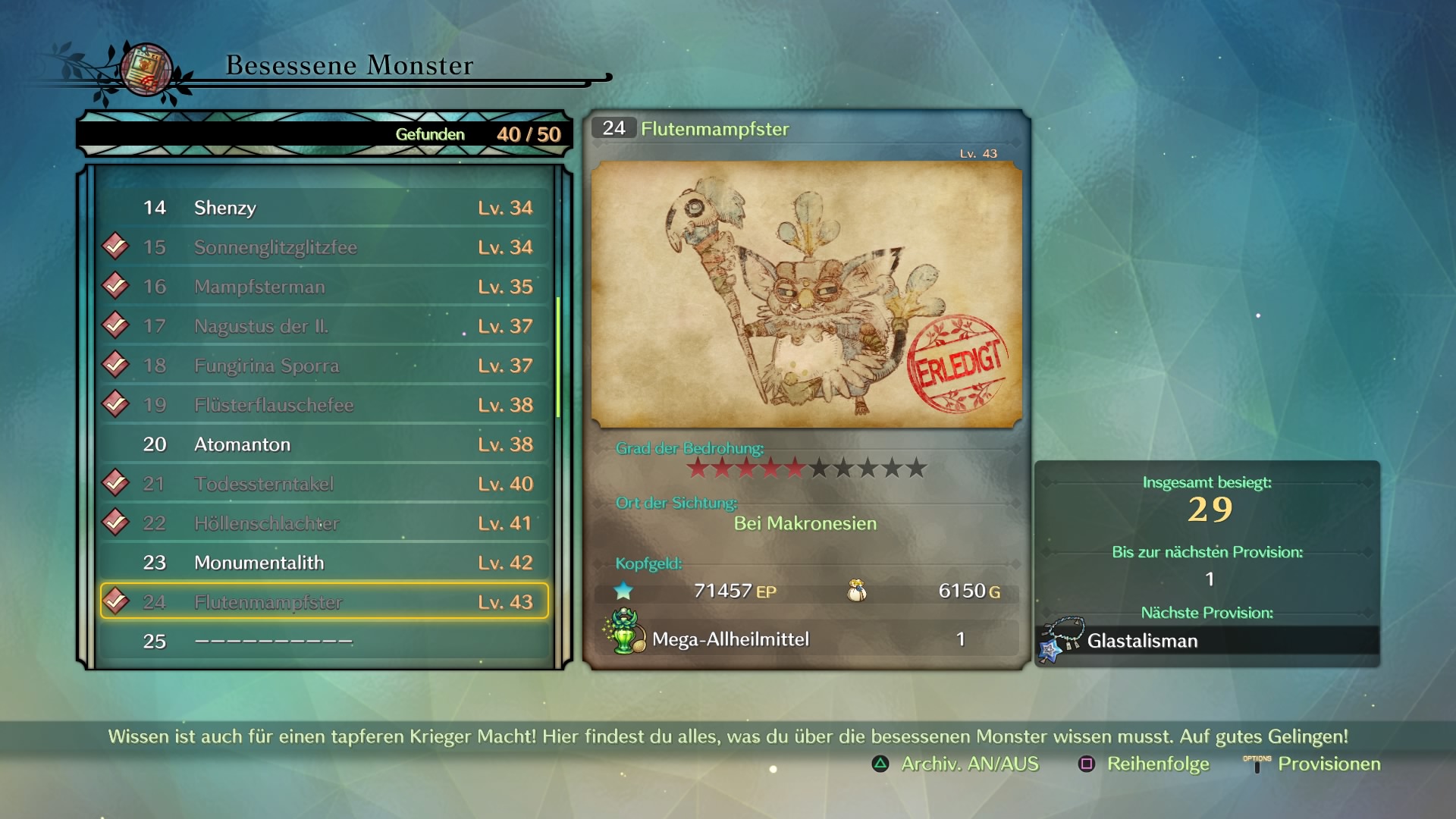The width and height of the screenshot is (1456, 819).
Task: Click the highlighted Flutenmampfster row
Action: pos(325,601)
